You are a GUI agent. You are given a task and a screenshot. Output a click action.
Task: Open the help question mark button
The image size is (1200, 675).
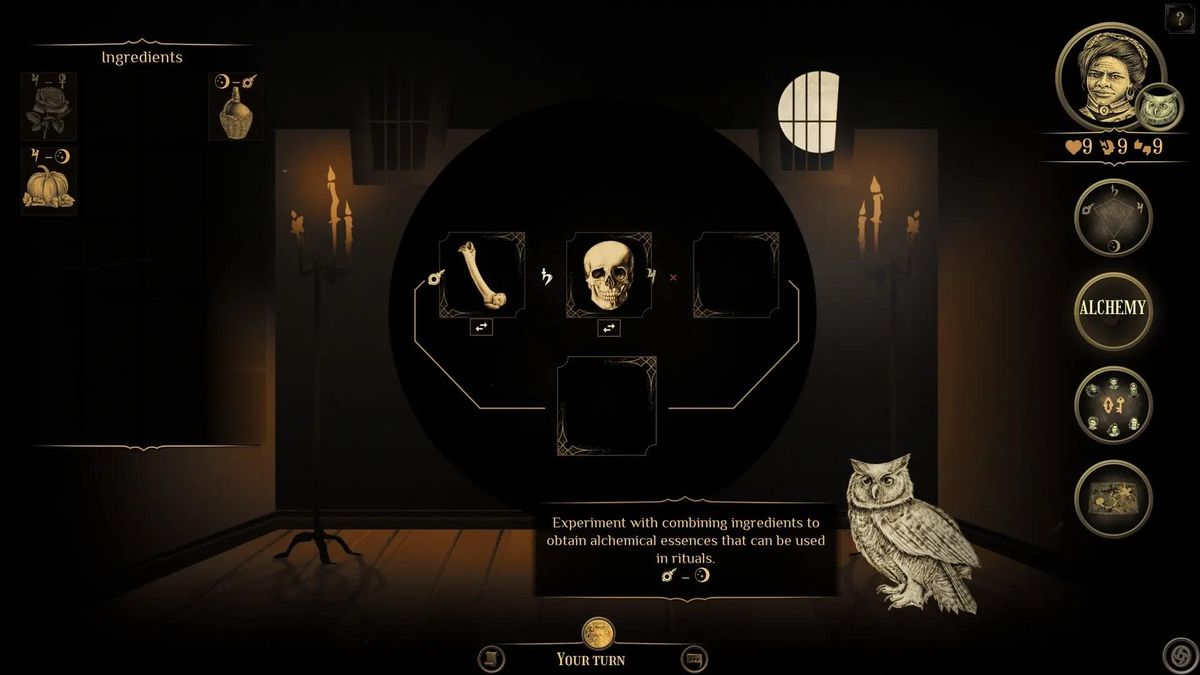[1180, 18]
